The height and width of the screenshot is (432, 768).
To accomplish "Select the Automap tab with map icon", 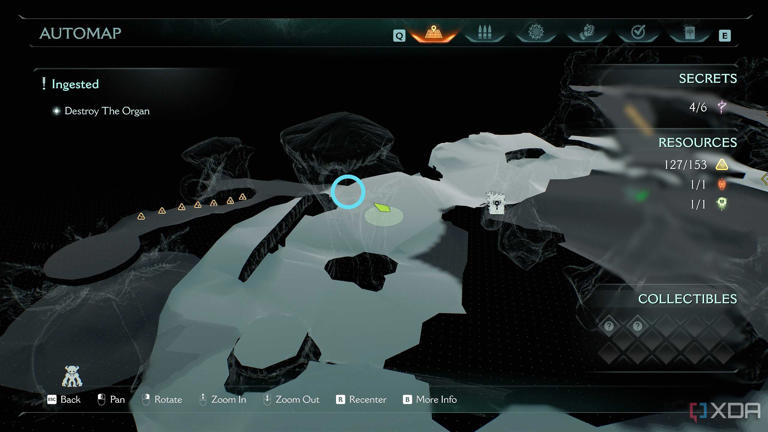I will 433,33.
